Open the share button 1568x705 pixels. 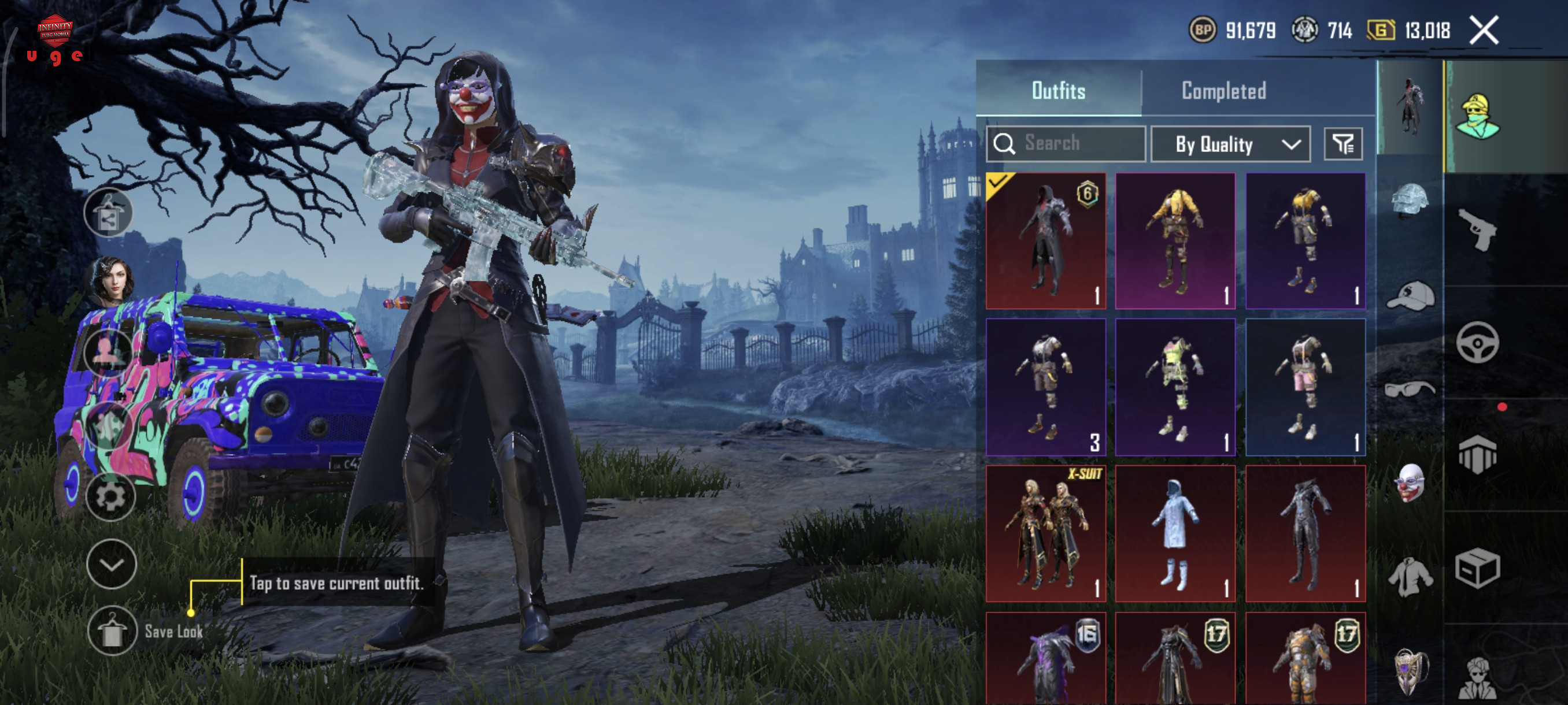click(108, 212)
